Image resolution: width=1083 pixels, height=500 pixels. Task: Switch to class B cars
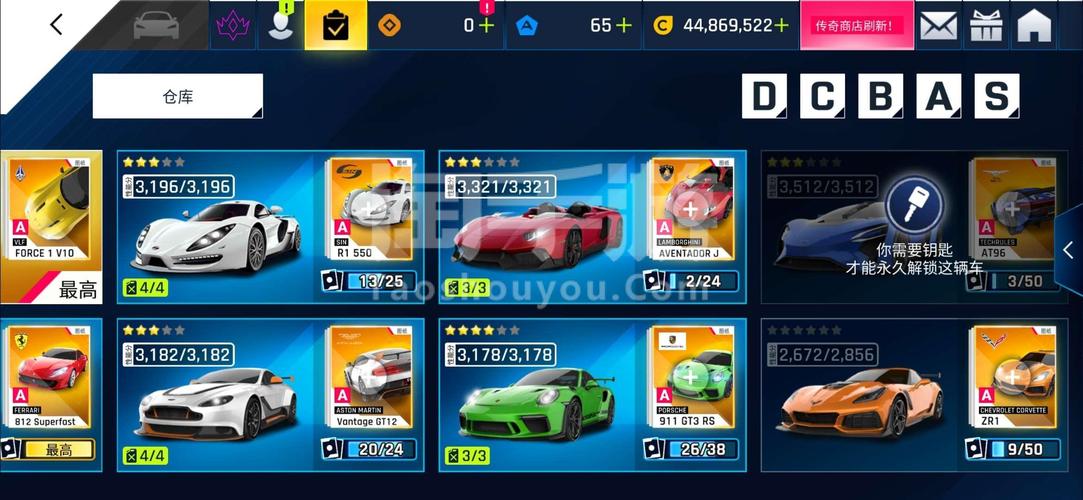(x=880, y=96)
